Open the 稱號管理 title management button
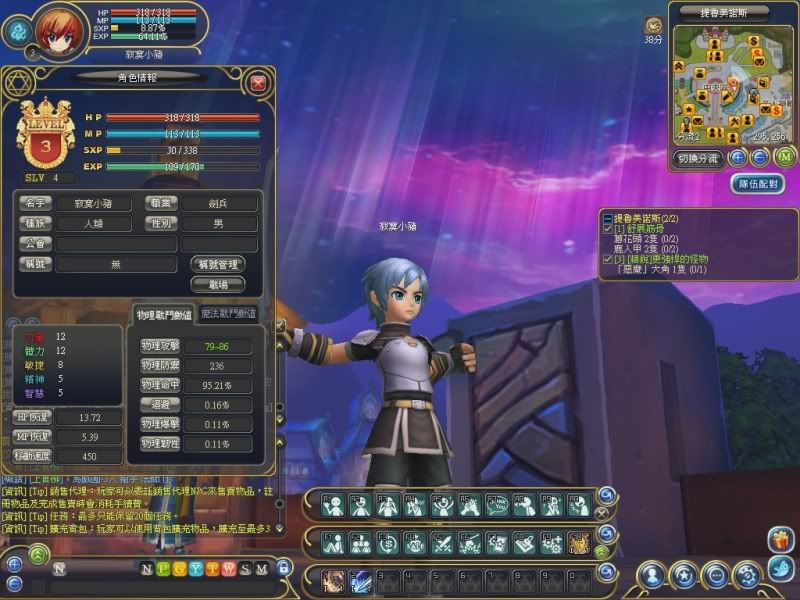 pyautogui.click(x=217, y=264)
